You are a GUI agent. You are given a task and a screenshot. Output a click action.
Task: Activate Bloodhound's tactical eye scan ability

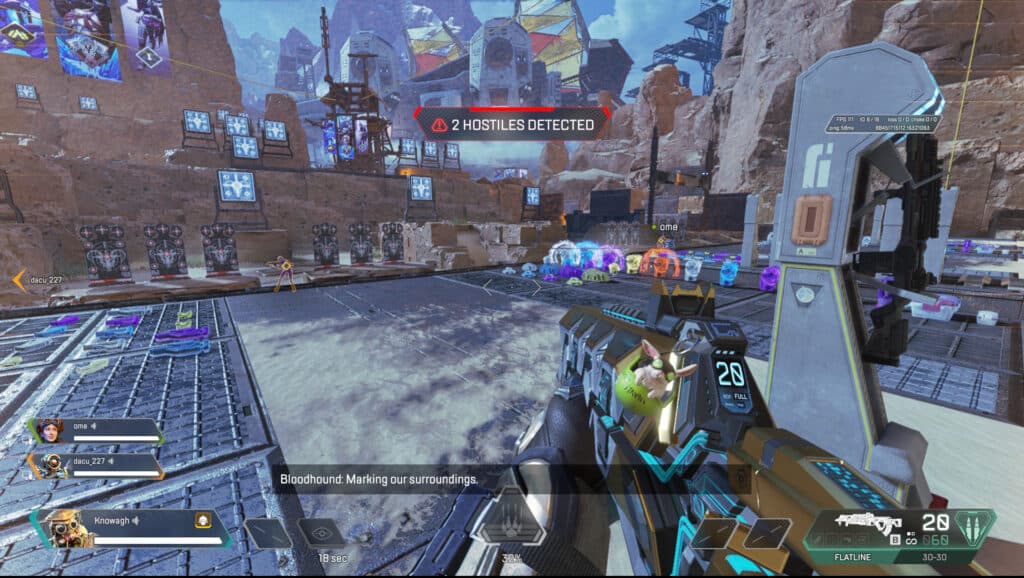[x=320, y=533]
